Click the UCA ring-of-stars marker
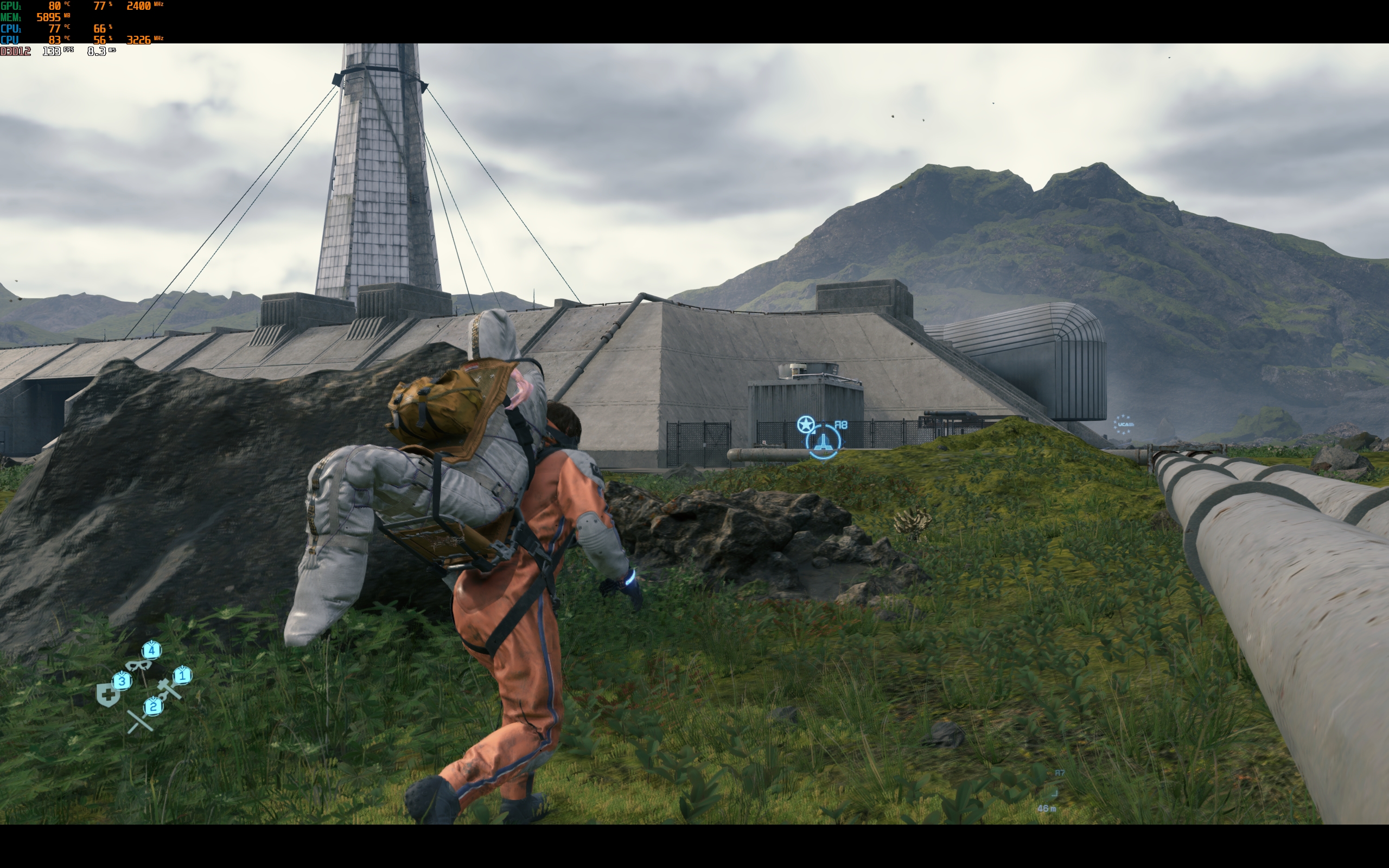The height and width of the screenshot is (868, 1389). click(1123, 425)
